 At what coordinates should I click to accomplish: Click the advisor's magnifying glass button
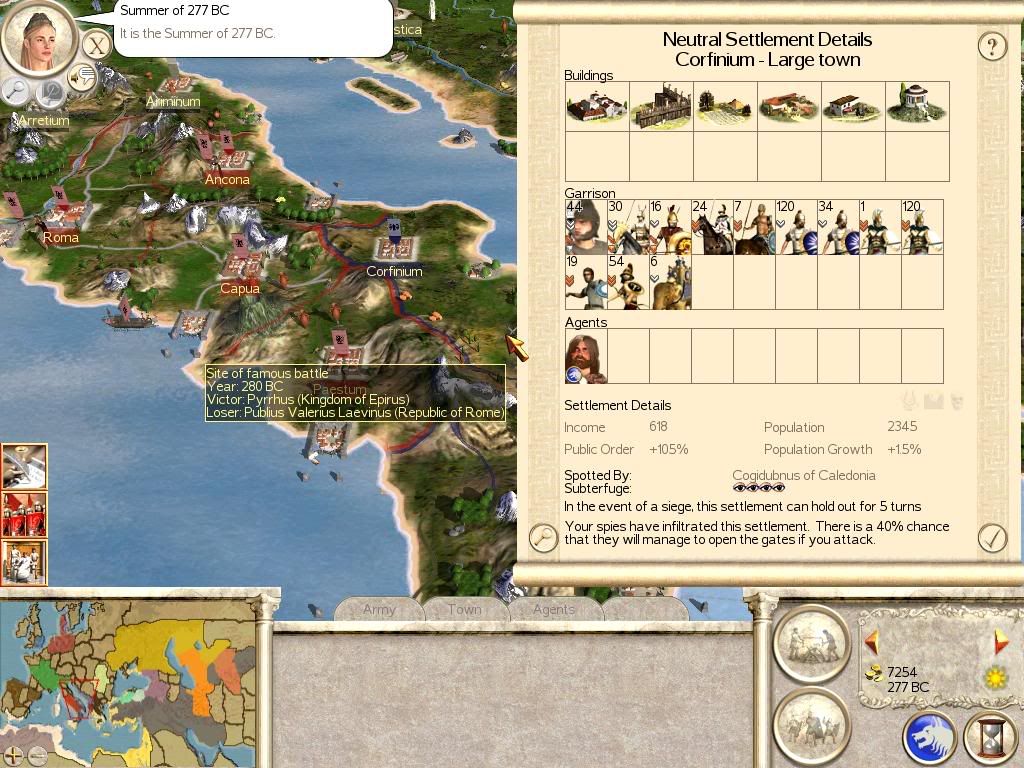tap(16, 91)
